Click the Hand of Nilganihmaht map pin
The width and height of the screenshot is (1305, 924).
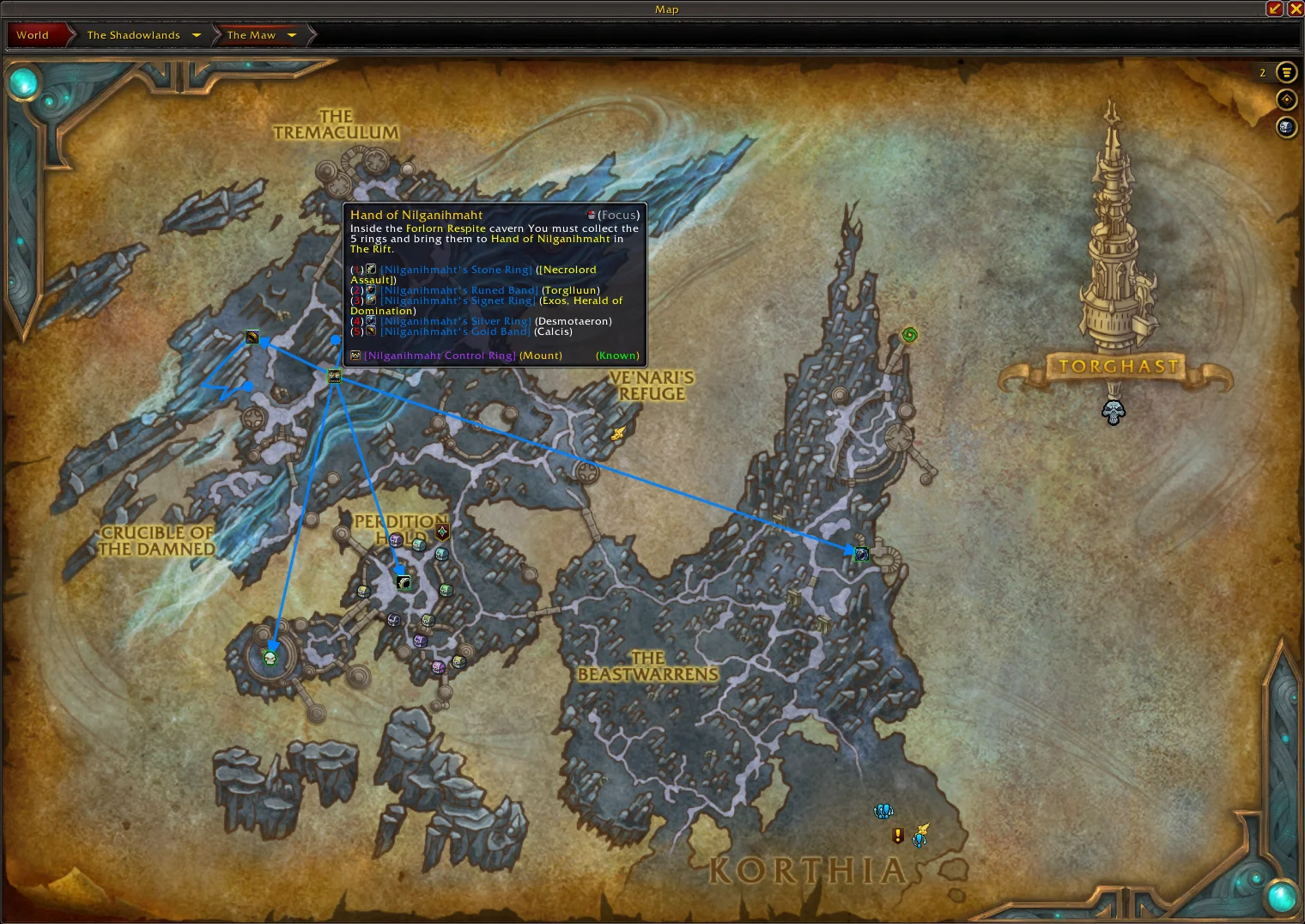[x=334, y=375]
